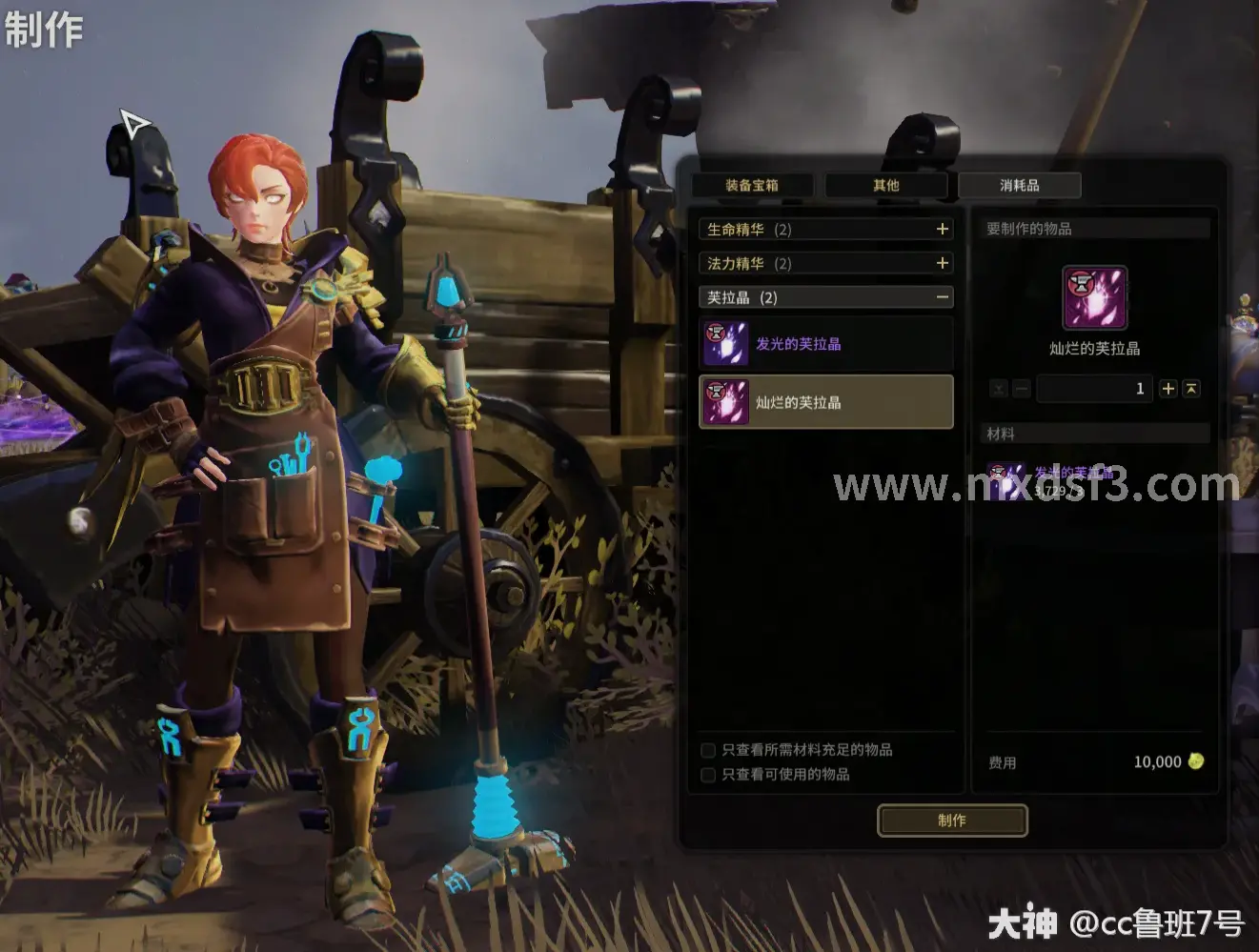The height and width of the screenshot is (952, 1259).
Task: Click the craft quantity number field
Action: click(1094, 389)
